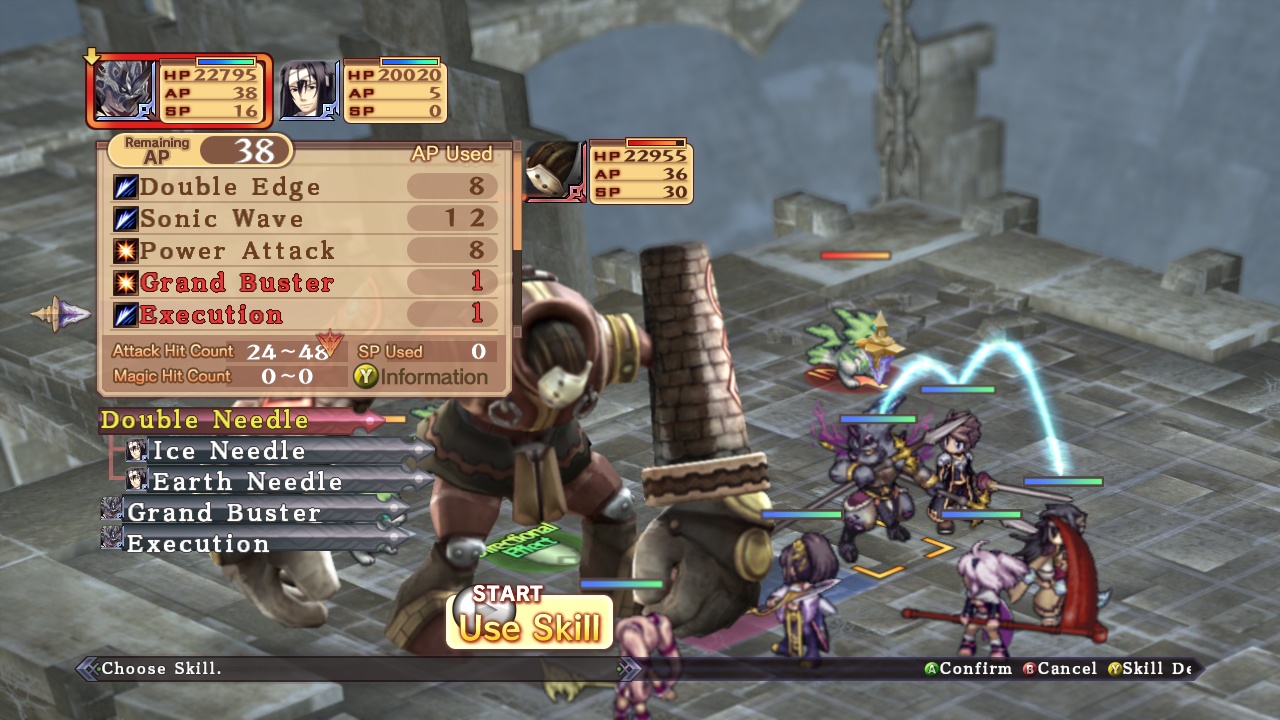This screenshot has width=1280, height=720.
Task: Click the Y Information button
Action: click(368, 377)
